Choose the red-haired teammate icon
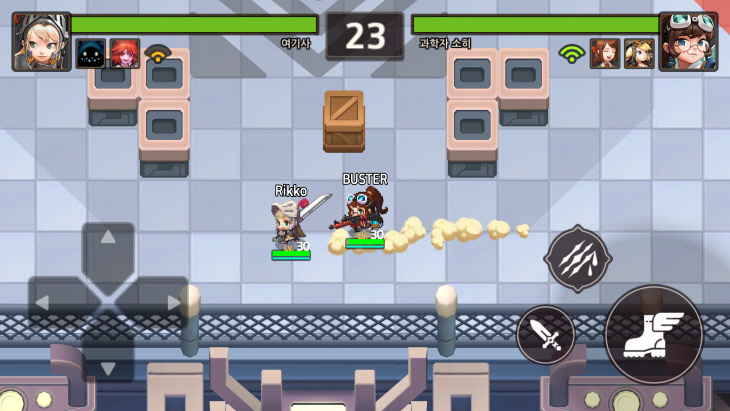This screenshot has height=411, width=730. [124, 53]
